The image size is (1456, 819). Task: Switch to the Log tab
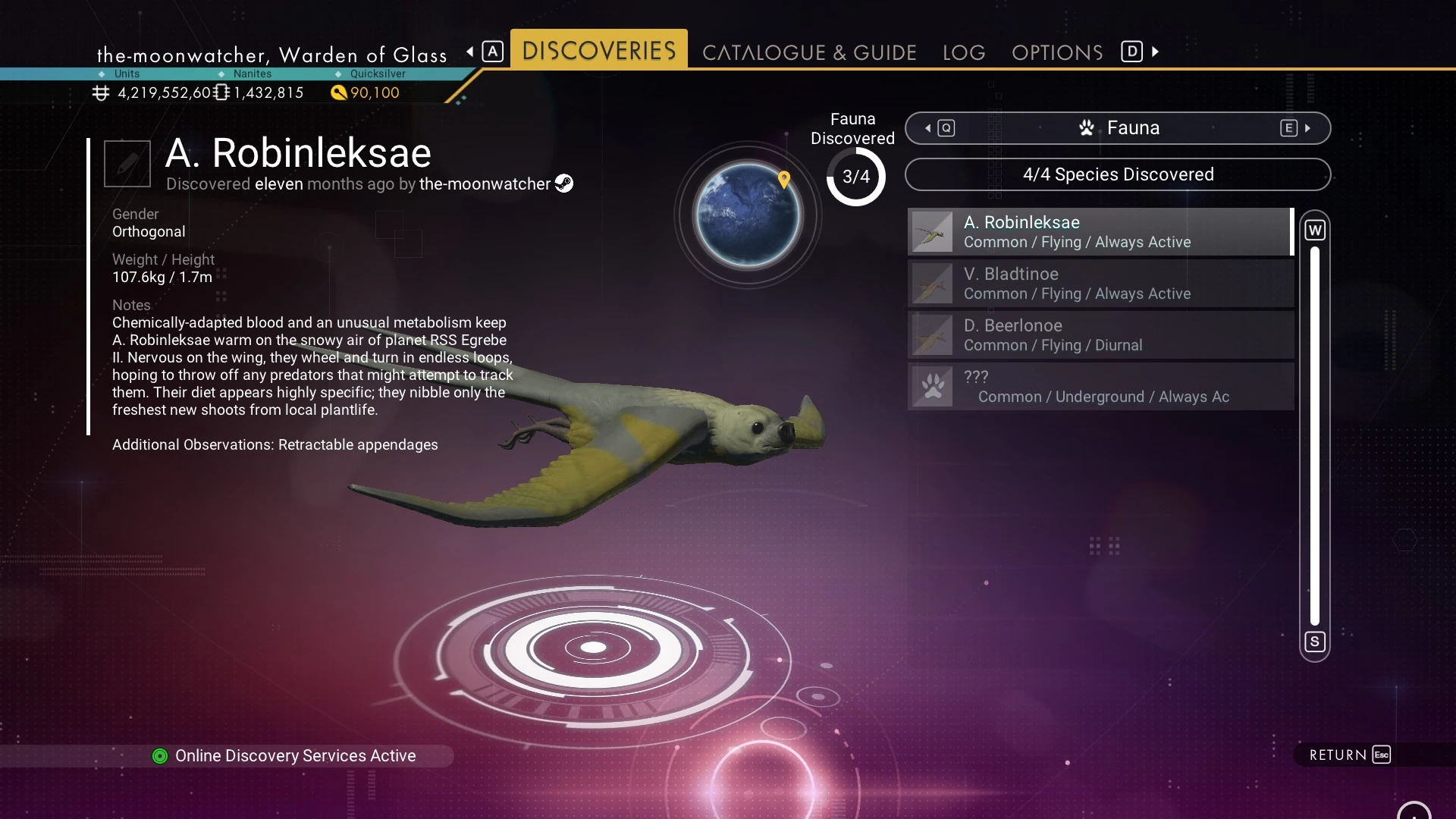point(964,52)
